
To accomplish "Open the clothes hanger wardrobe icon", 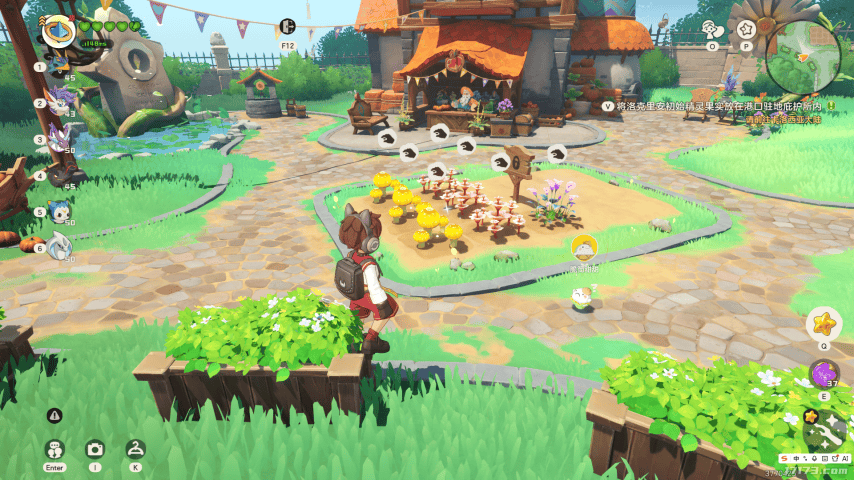I will tap(135, 449).
